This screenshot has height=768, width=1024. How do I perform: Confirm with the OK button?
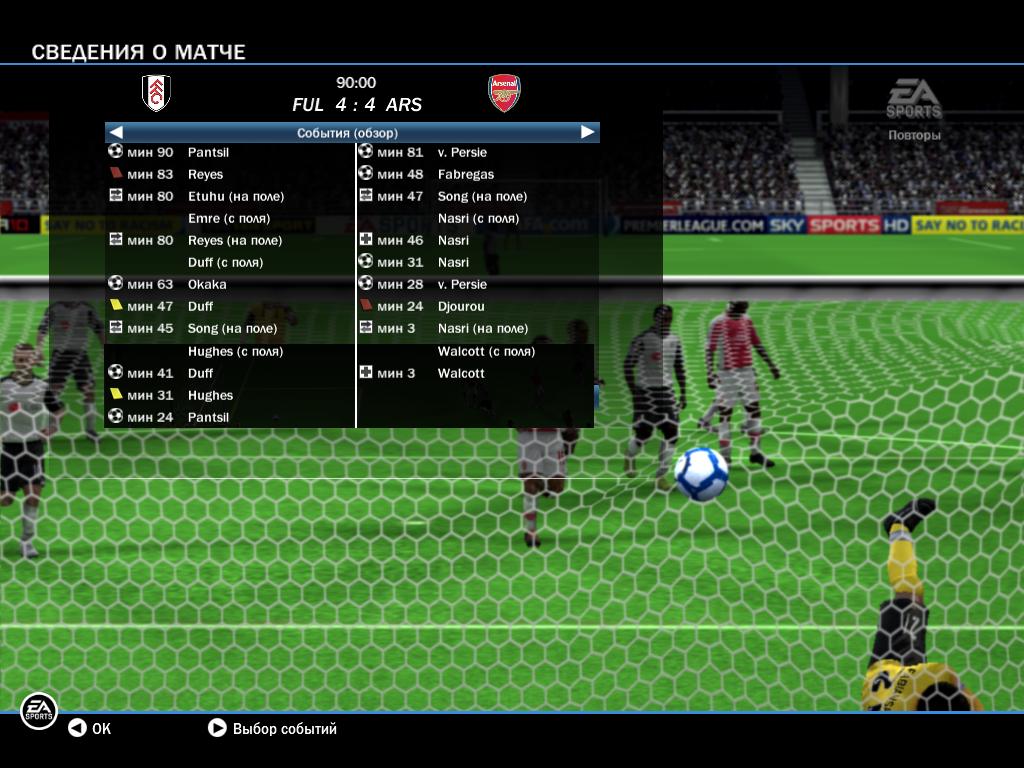(90, 729)
